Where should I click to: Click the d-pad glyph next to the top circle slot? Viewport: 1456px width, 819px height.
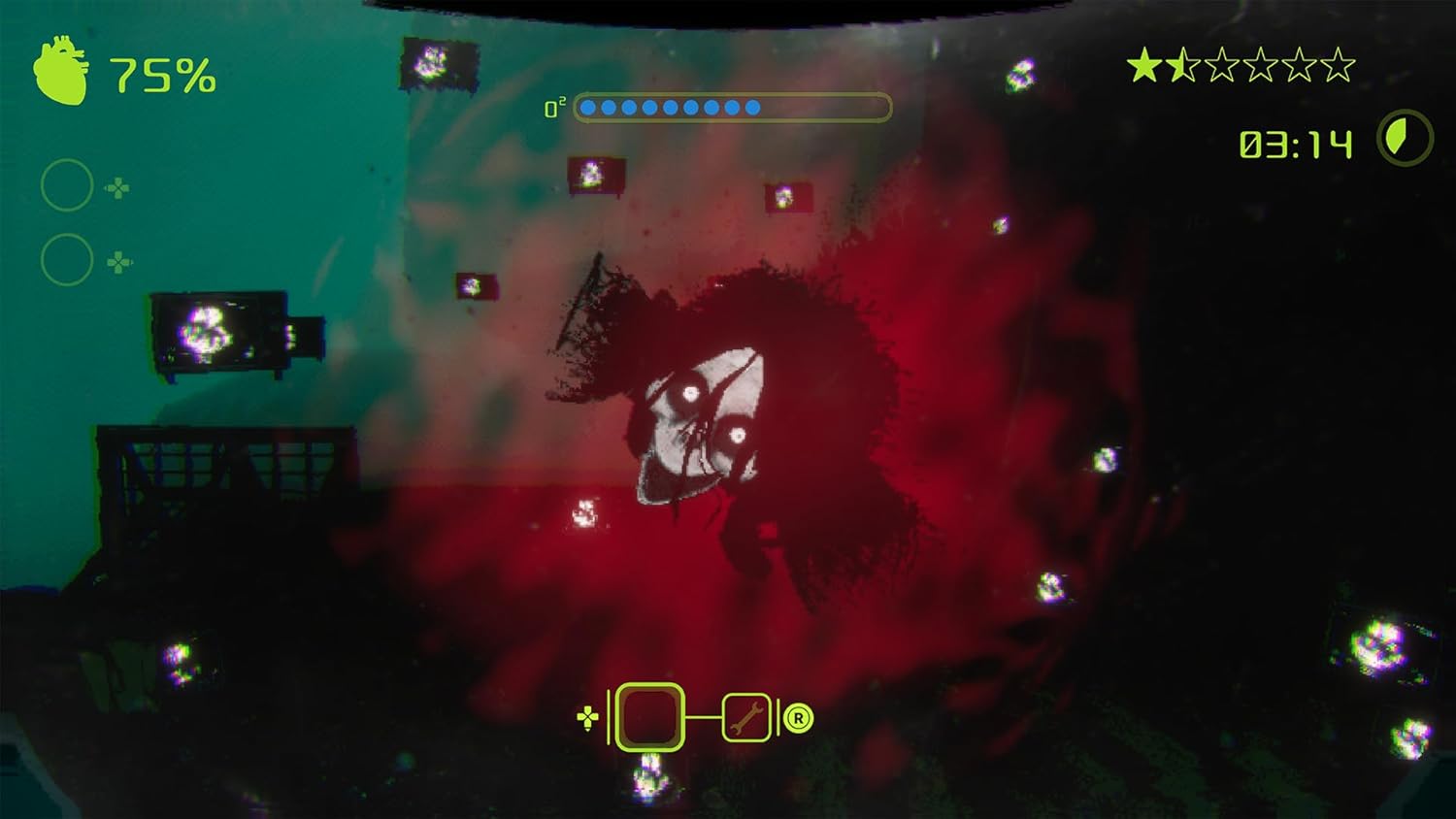tap(118, 188)
